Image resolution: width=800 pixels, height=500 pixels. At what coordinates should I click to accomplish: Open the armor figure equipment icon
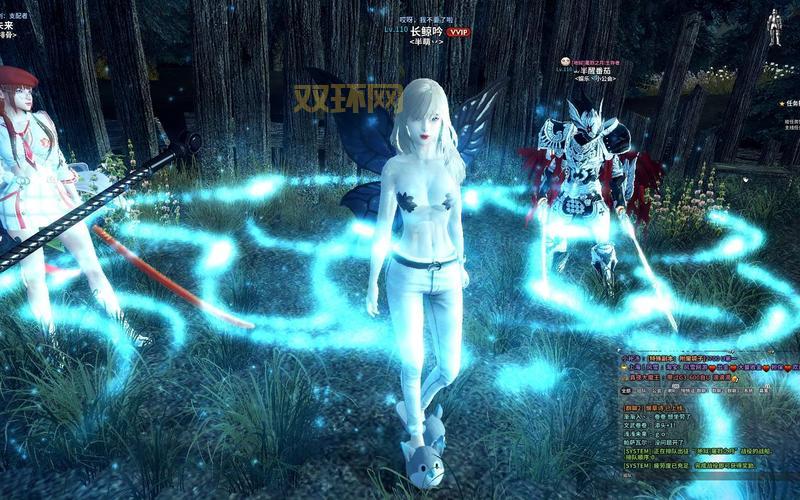[x=774, y=26]
